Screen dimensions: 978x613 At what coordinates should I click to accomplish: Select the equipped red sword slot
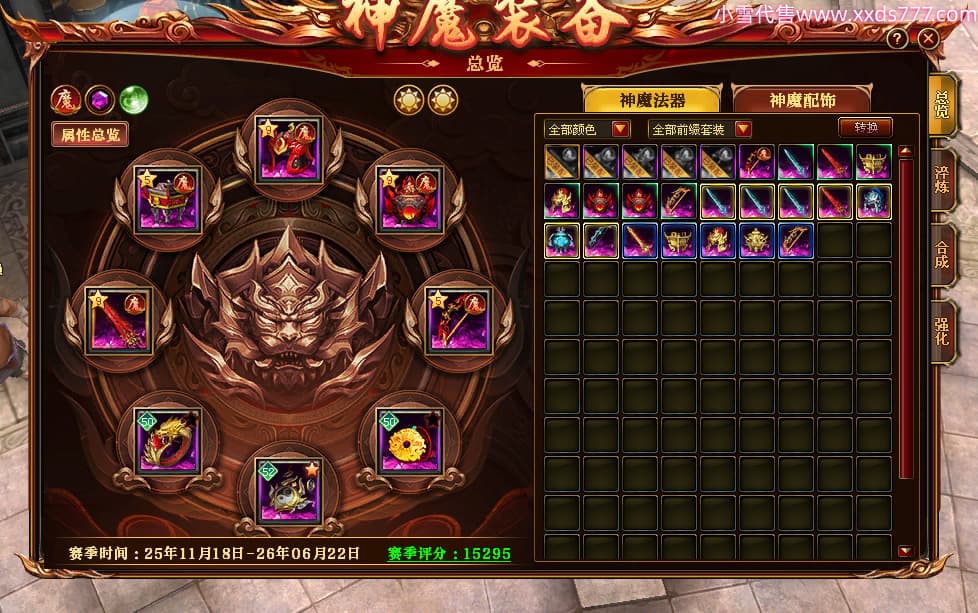[x=119, y=320]
